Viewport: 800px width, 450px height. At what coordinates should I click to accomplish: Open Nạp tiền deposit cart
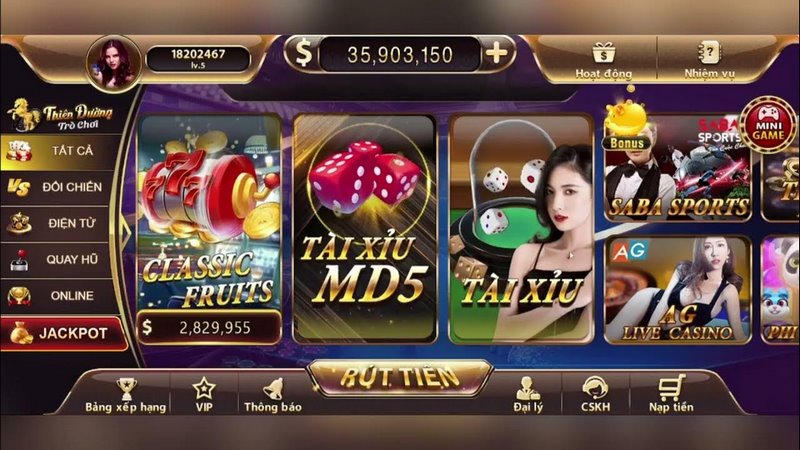[669, 395]
